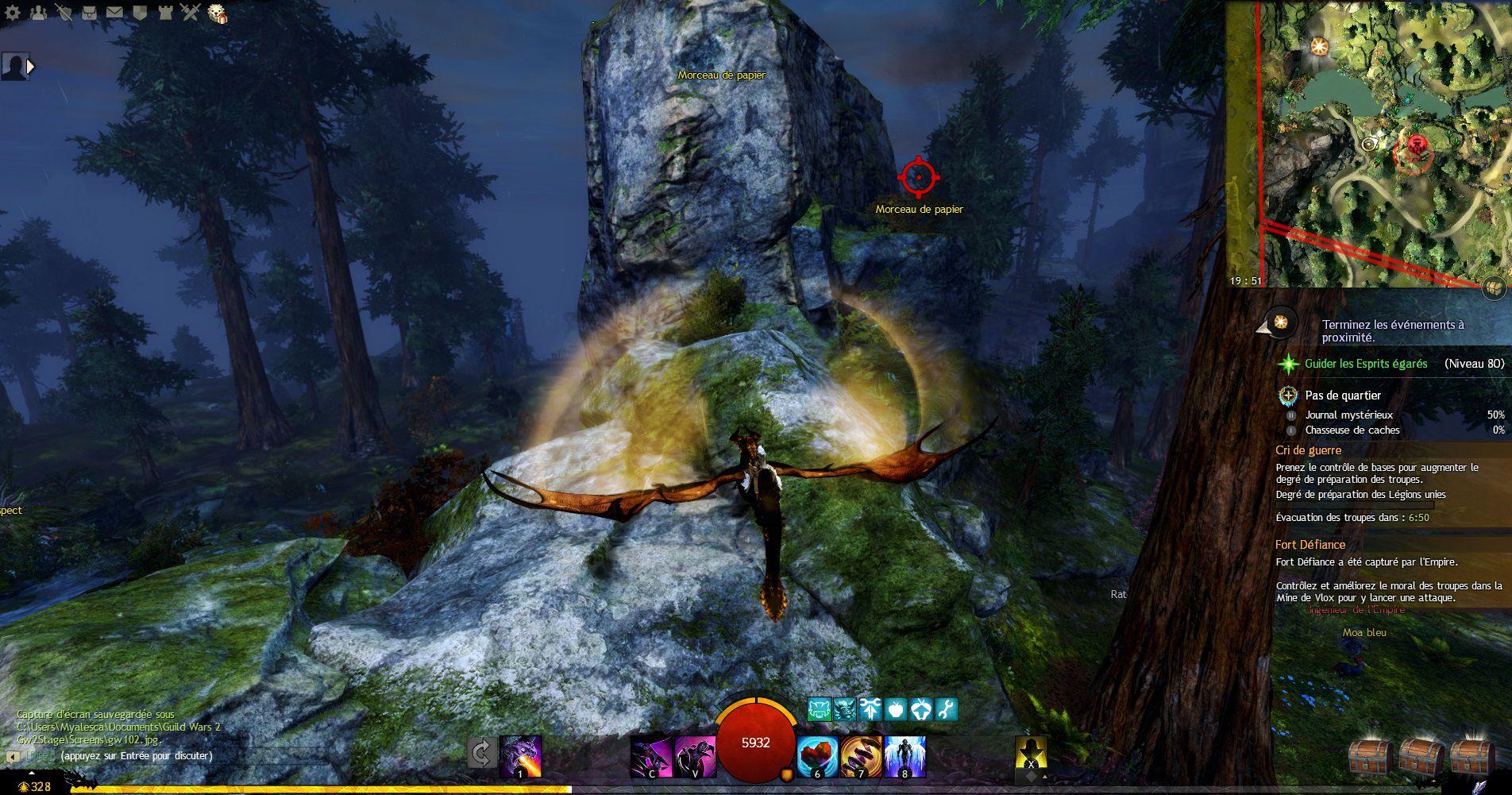Open the Black Lion trading post icon
The height and width of the screenshot is (795, 1512).
(x=217, y=13)
